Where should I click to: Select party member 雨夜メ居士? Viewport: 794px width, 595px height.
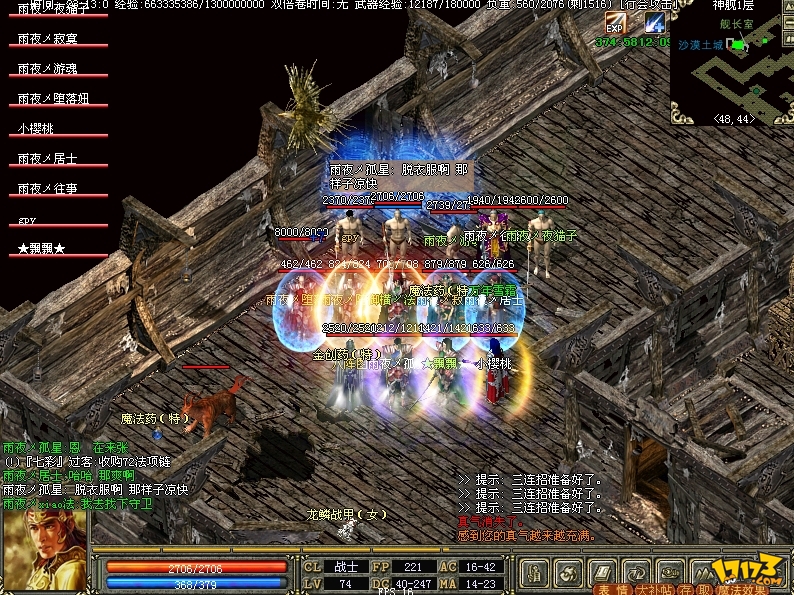(x=47, y=159)
